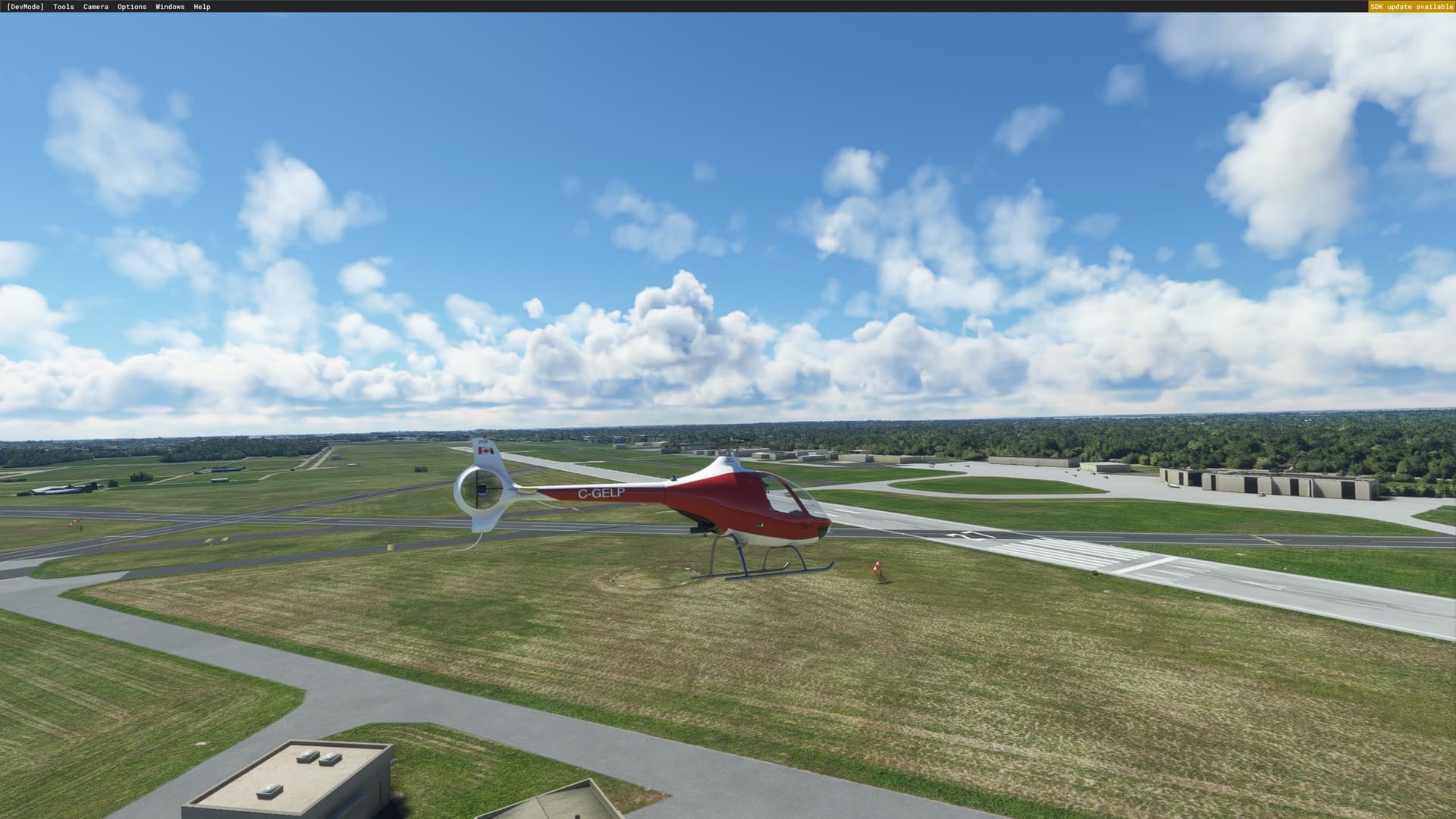Open the Options menu

(132, 7)
